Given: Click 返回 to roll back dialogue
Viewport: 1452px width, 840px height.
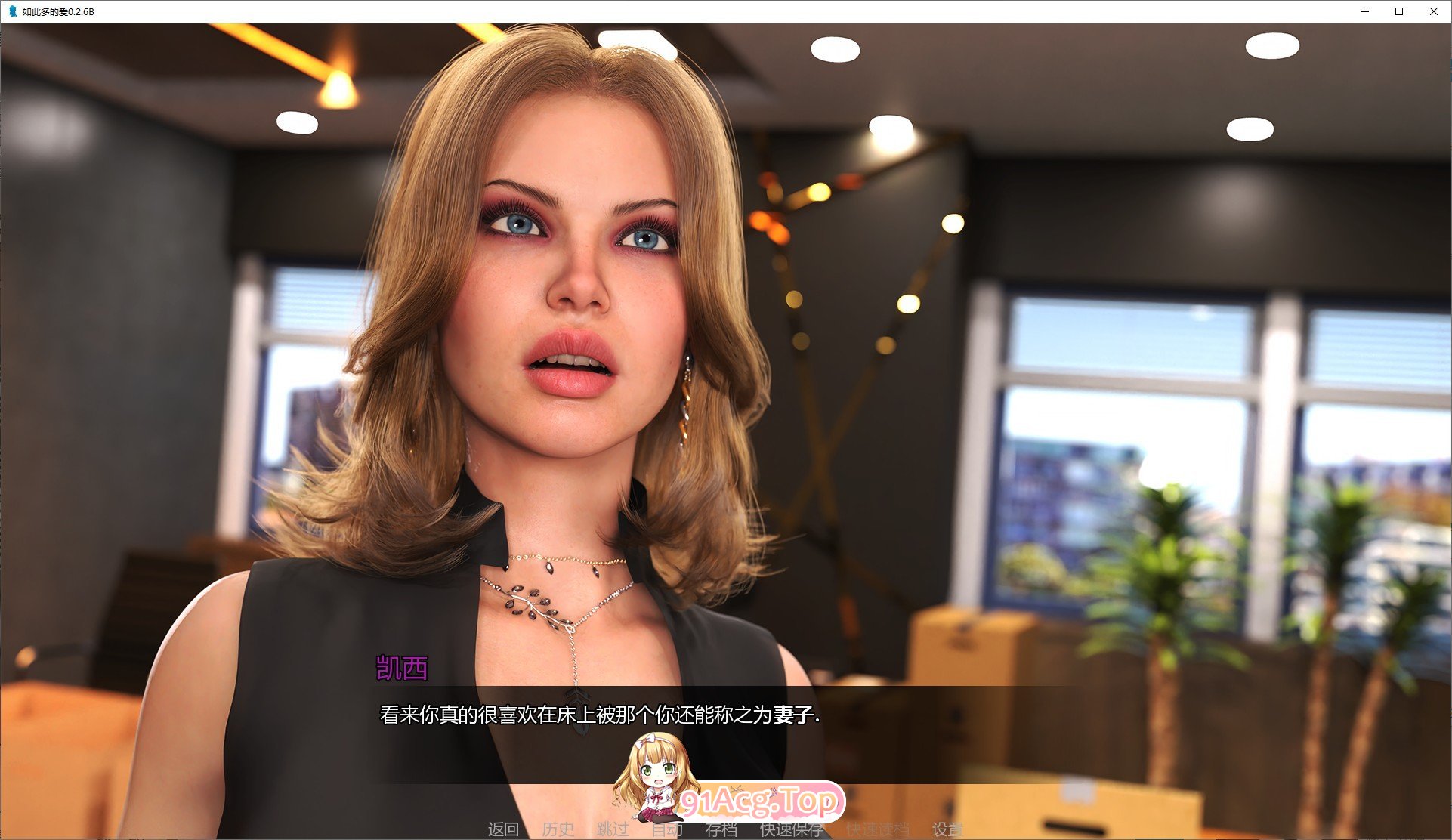Looking at the screenshot, I should coord(503,829).
